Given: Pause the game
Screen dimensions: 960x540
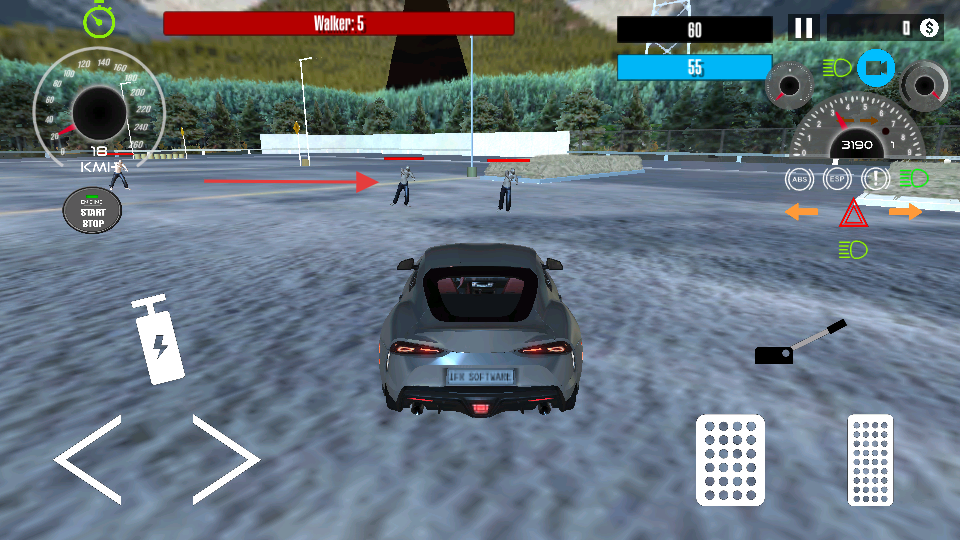Looking at the screenshot, I should coord(804,28).
